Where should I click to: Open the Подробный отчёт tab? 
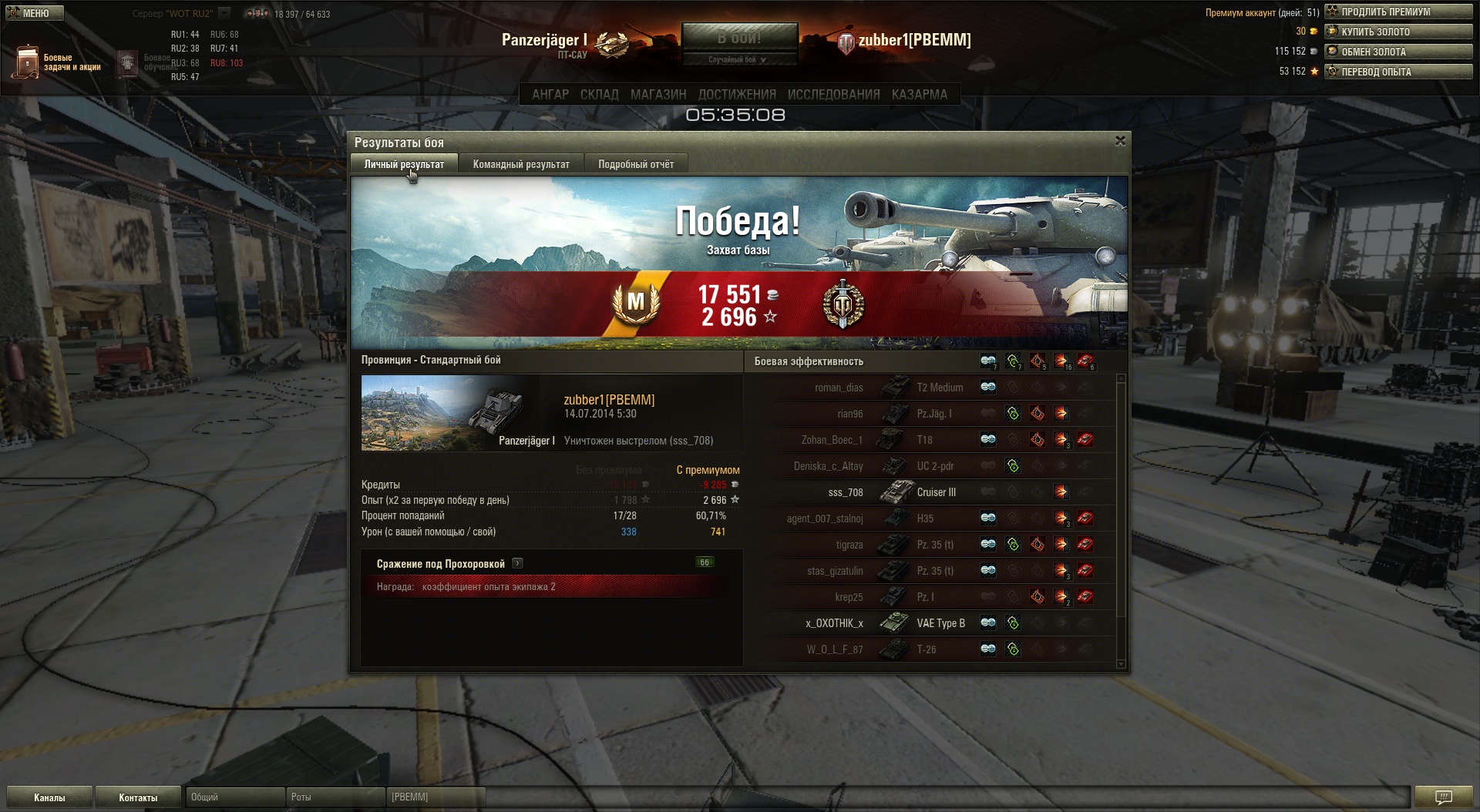pos(636,164)
